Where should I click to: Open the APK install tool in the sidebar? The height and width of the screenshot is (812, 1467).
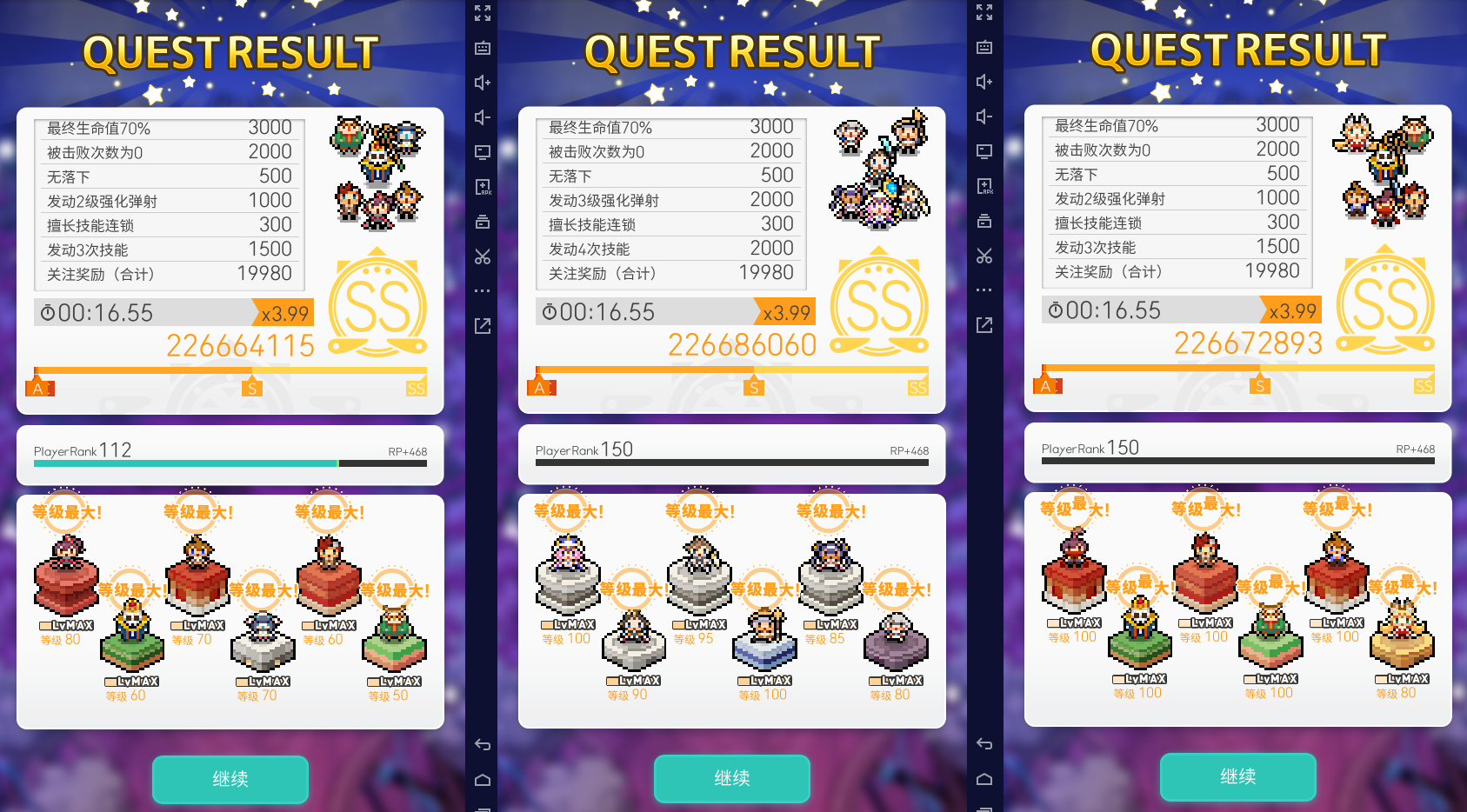483,185
